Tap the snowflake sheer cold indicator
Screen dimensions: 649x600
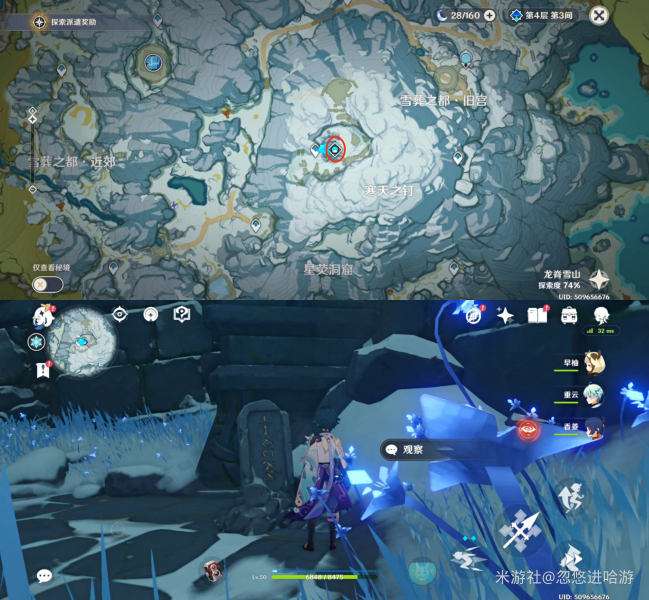pos(35,342)
